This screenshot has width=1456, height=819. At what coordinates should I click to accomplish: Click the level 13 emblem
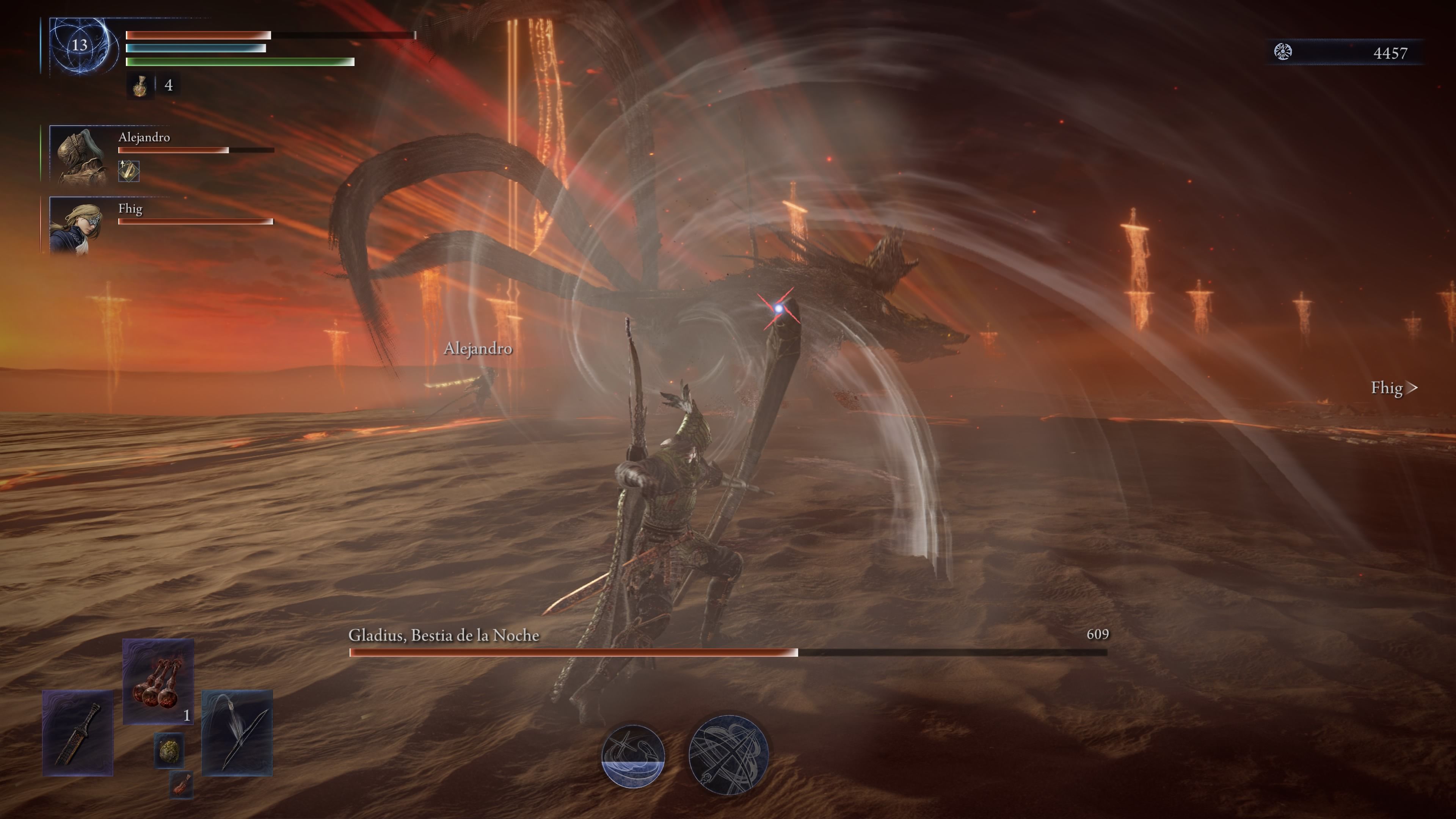[80, 45]
